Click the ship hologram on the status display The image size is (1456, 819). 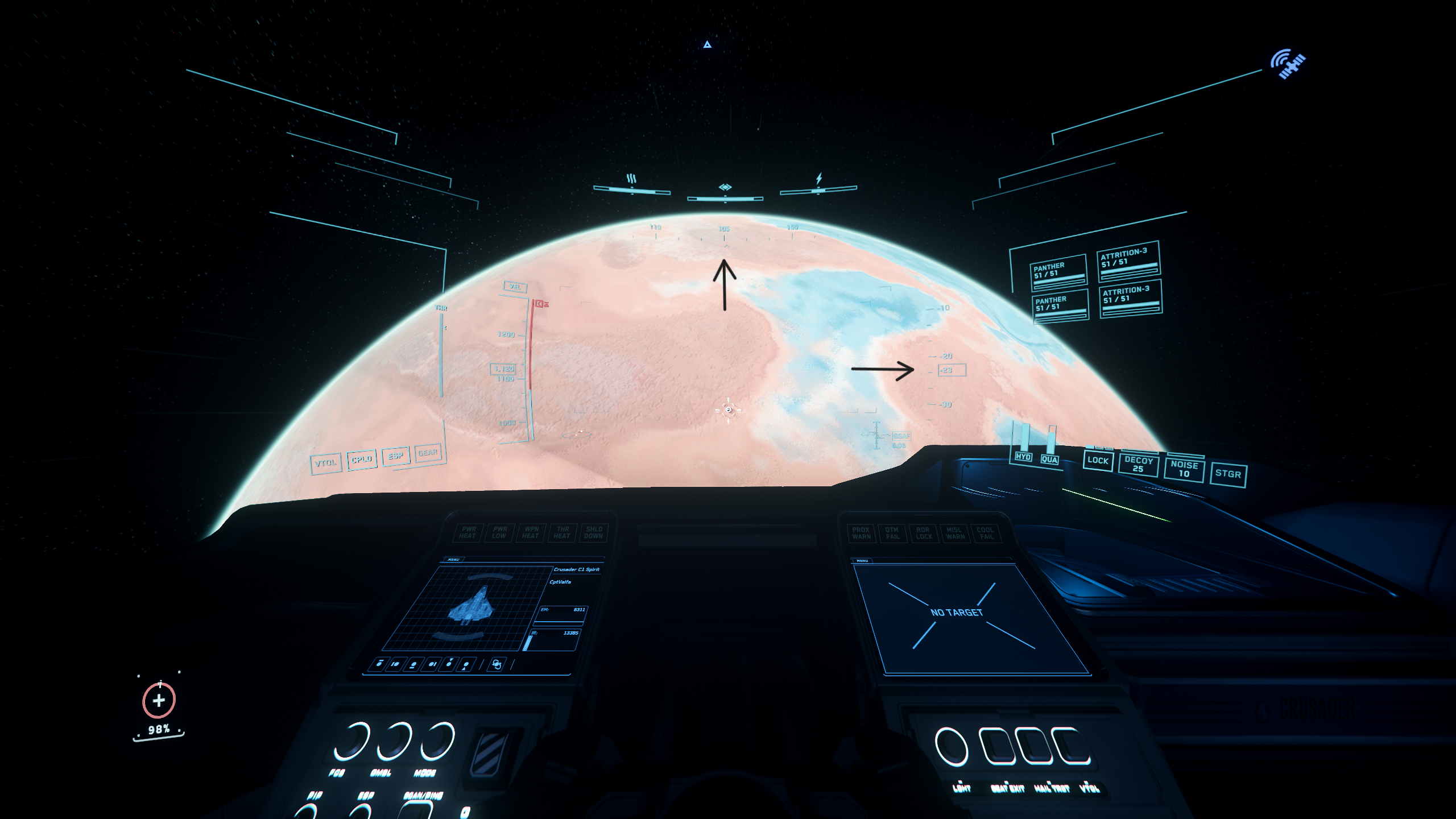pyautogui.click(x=470, y=606)
